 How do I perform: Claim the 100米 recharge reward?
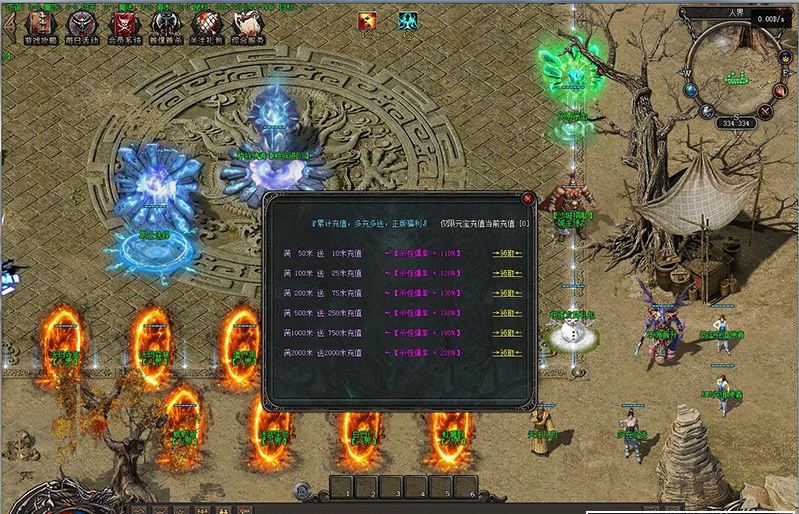pyautogui.click(x=507, y=273)
